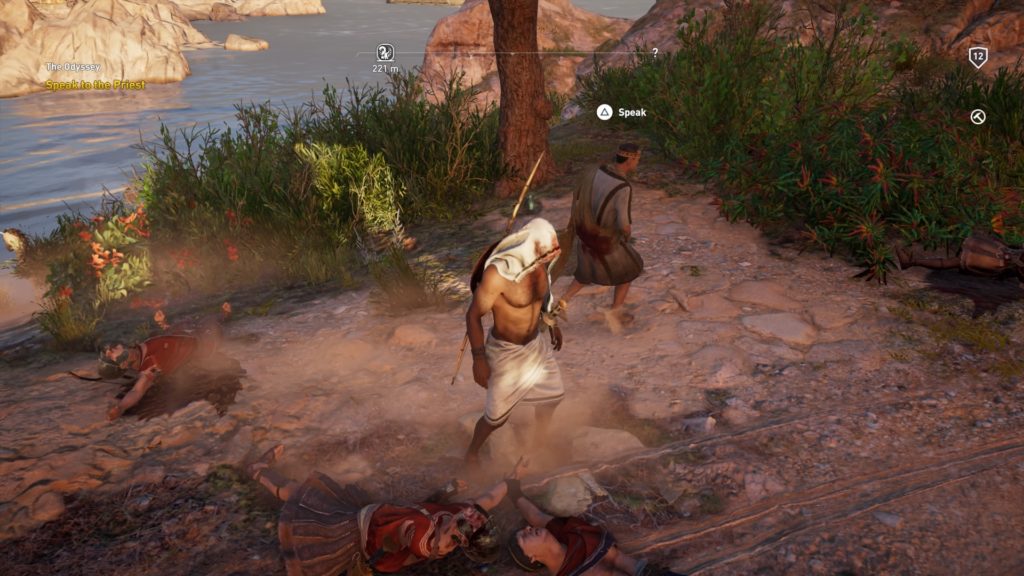Select the quest marker on the compass

385,52
